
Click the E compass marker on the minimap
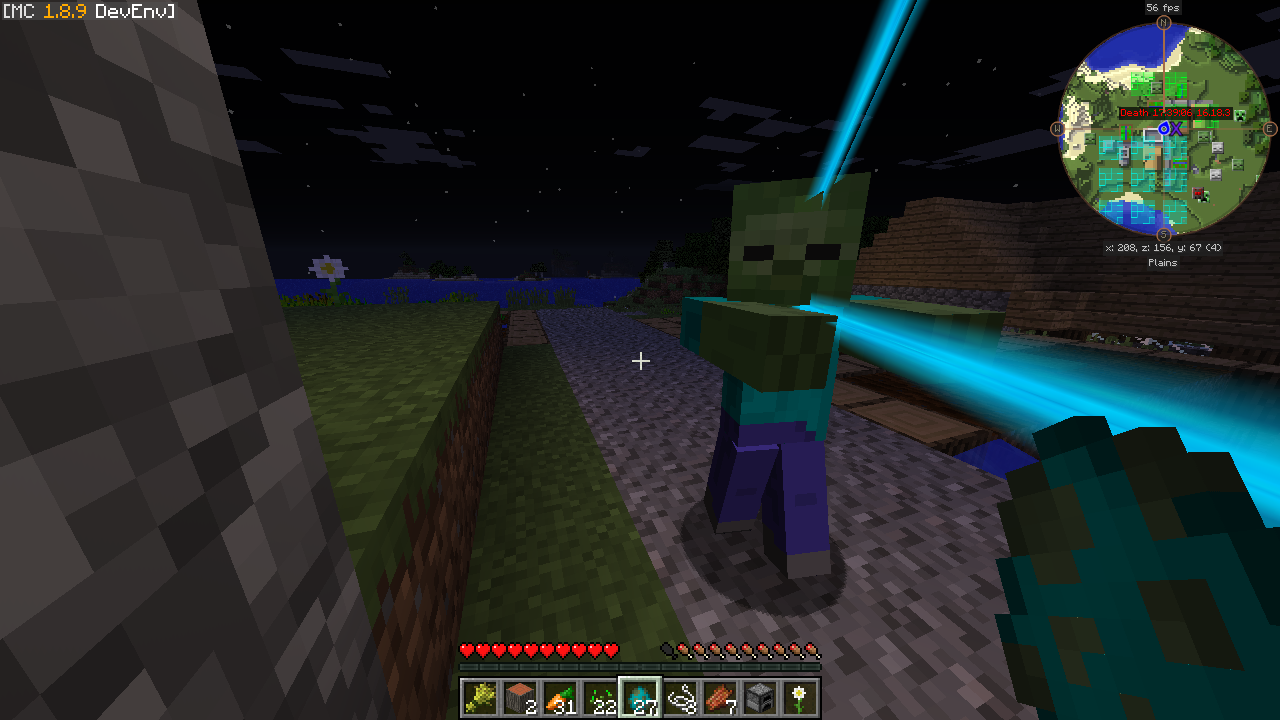[x=1270, y=129]
